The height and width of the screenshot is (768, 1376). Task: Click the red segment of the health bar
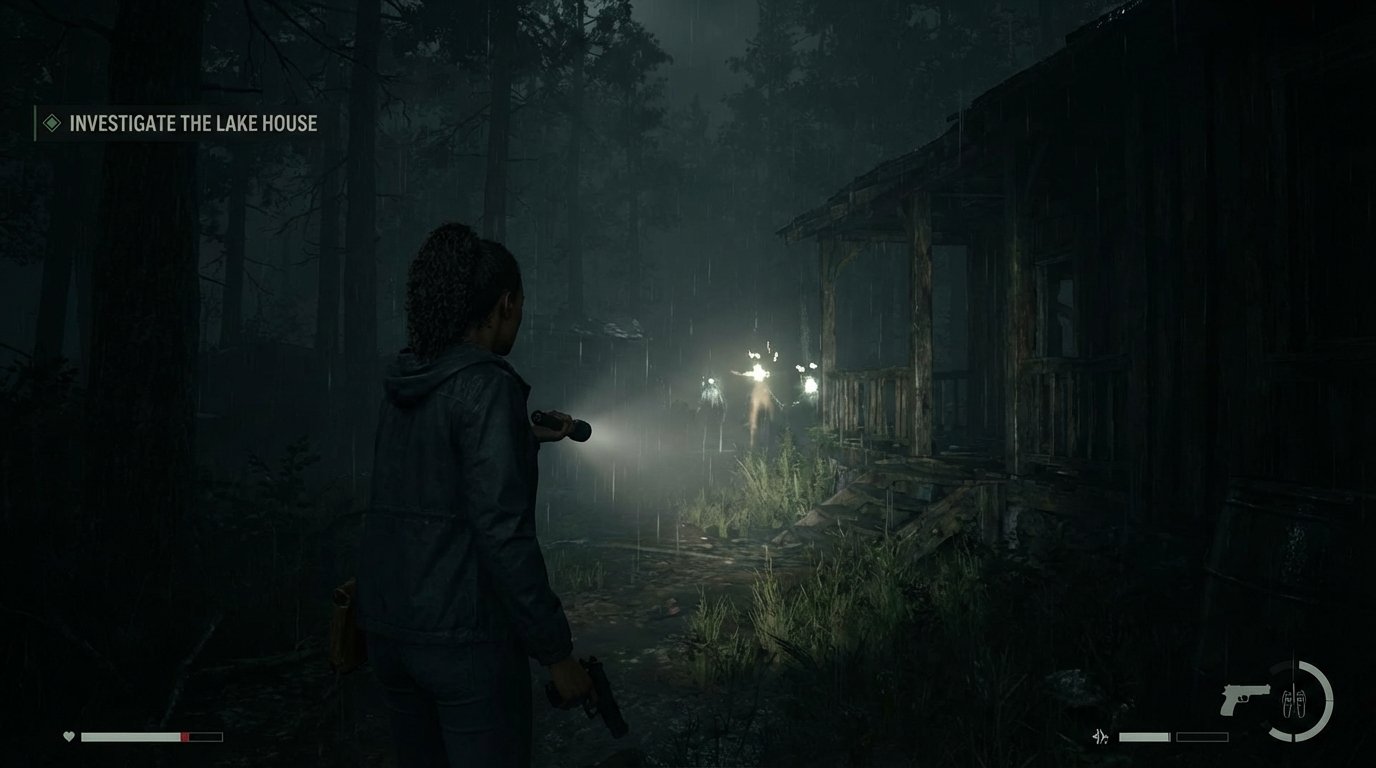[185, 736]
